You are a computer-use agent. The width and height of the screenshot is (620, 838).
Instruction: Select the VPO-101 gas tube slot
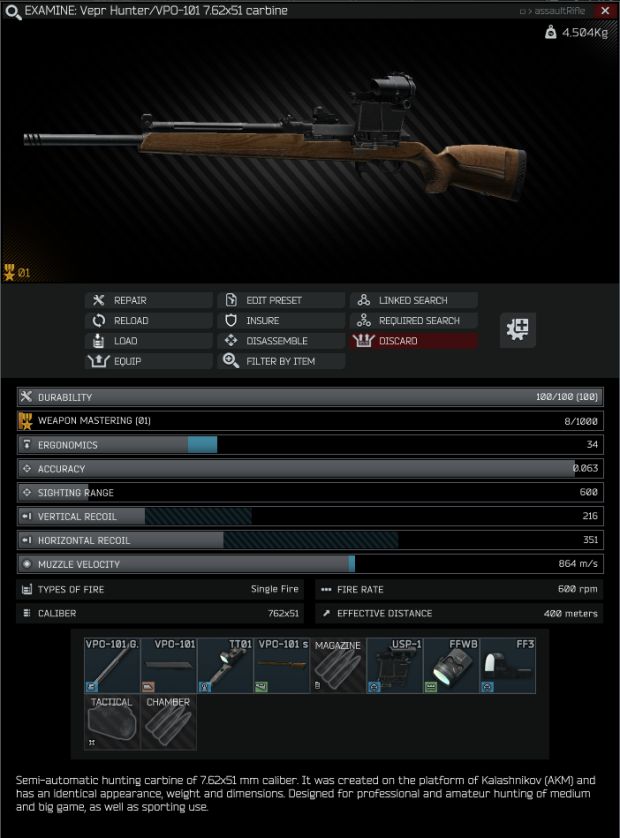pos(112,665)
